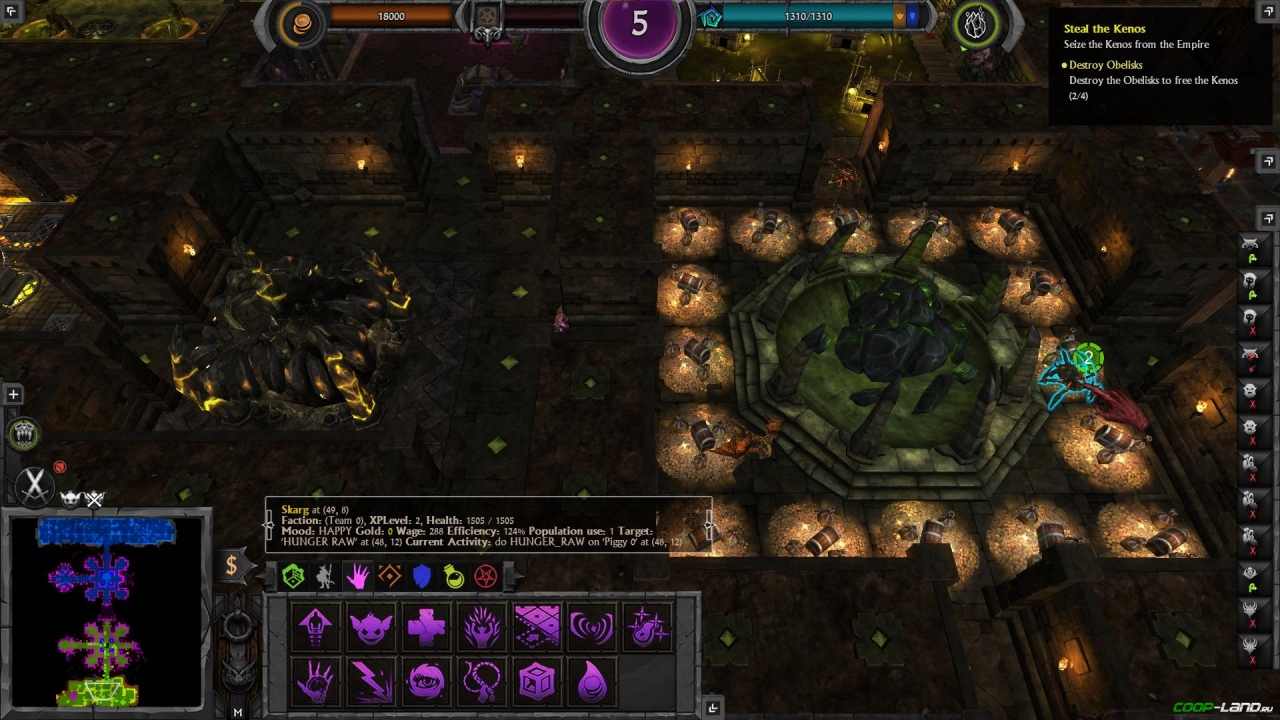1280x720 pixels.
Task: Switch to the green potion flask tab
Action: click(454, 576)
